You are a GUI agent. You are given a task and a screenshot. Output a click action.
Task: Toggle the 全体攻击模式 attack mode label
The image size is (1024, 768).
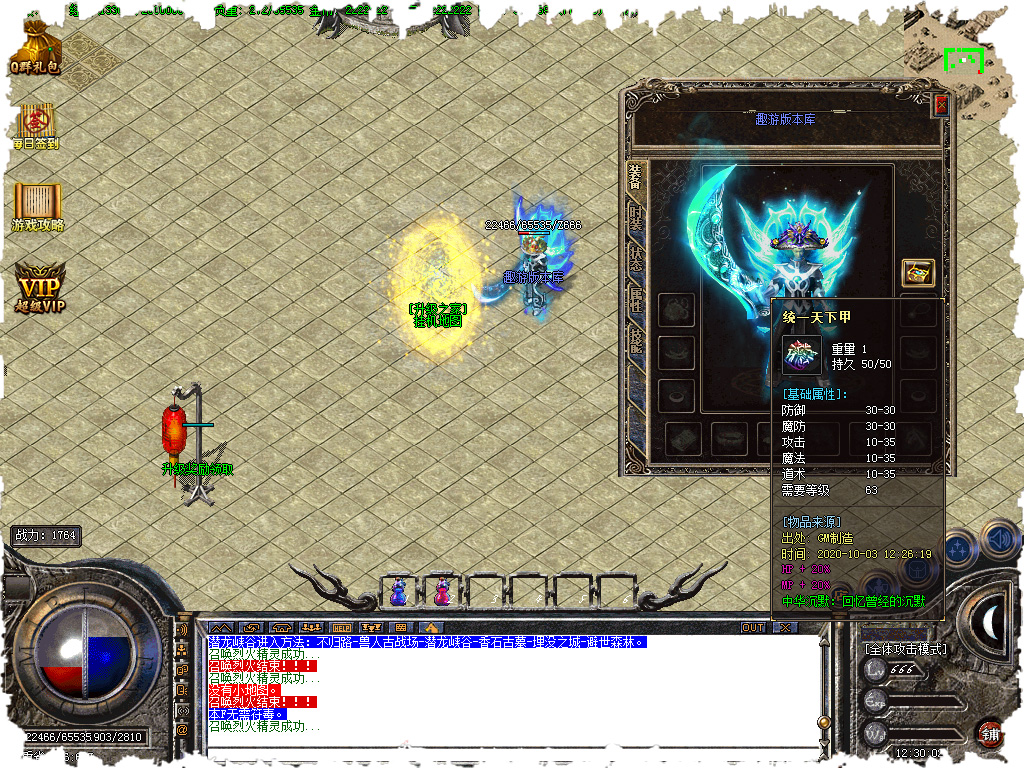[904, 648]
